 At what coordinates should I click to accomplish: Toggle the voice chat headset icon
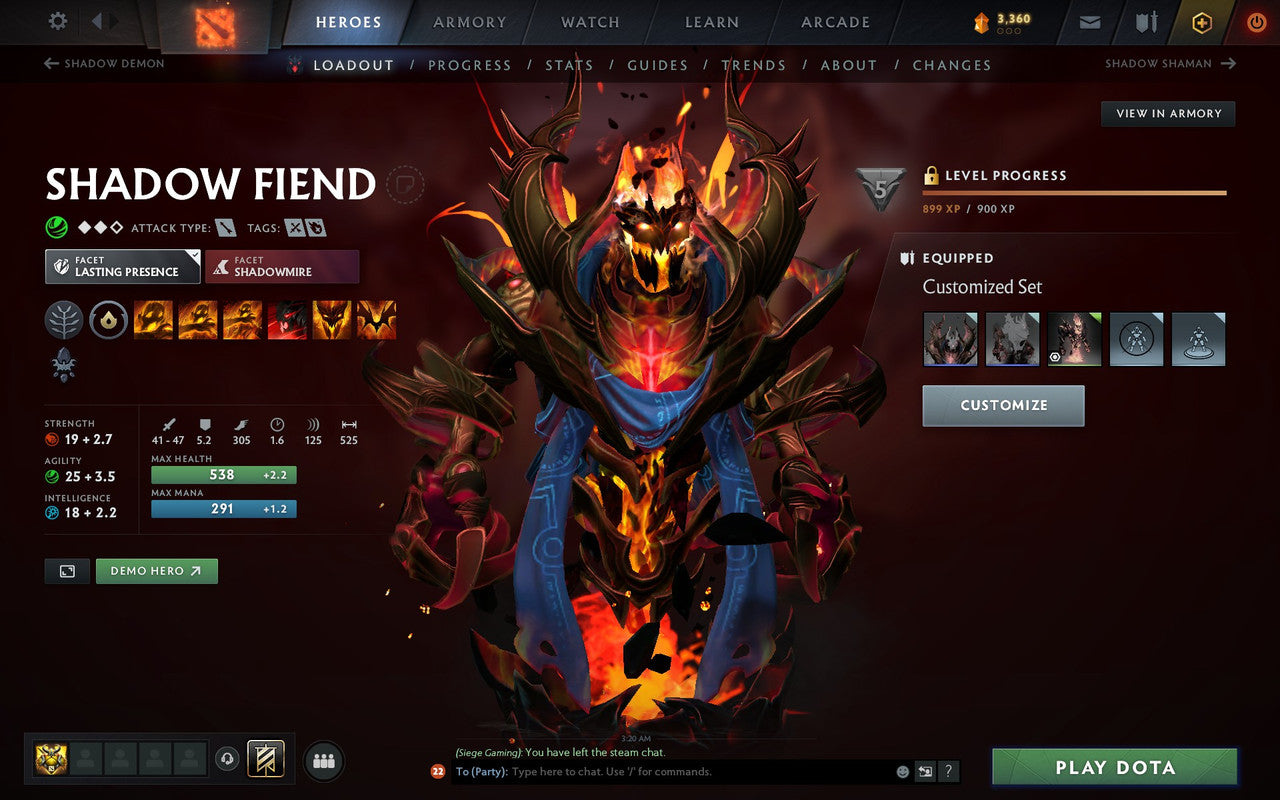[x=228, y=759]
